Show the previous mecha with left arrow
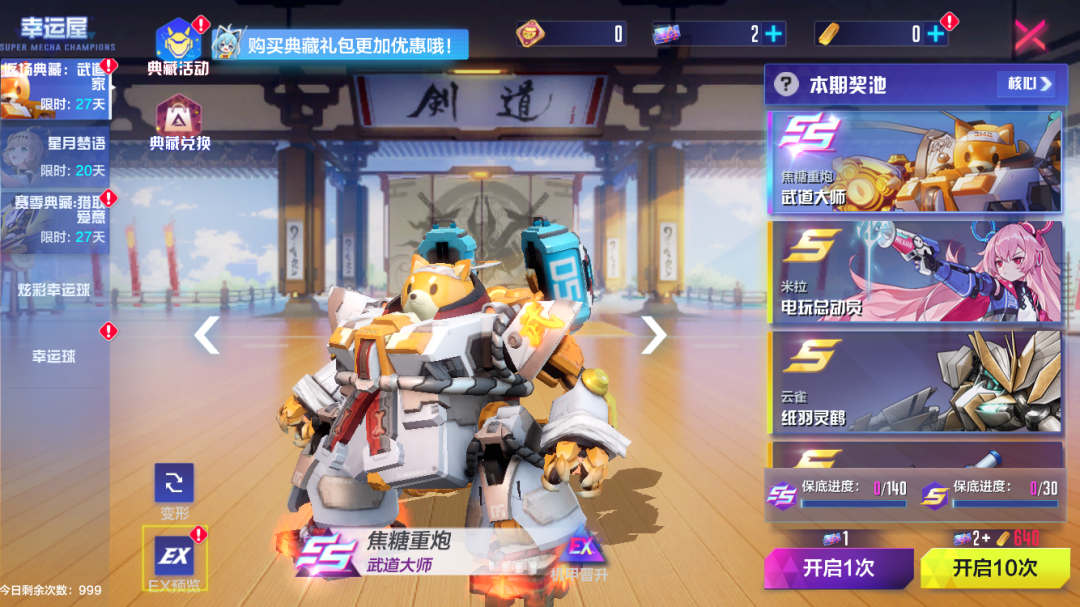This screenshot has height=607, width=1080. 206,335
